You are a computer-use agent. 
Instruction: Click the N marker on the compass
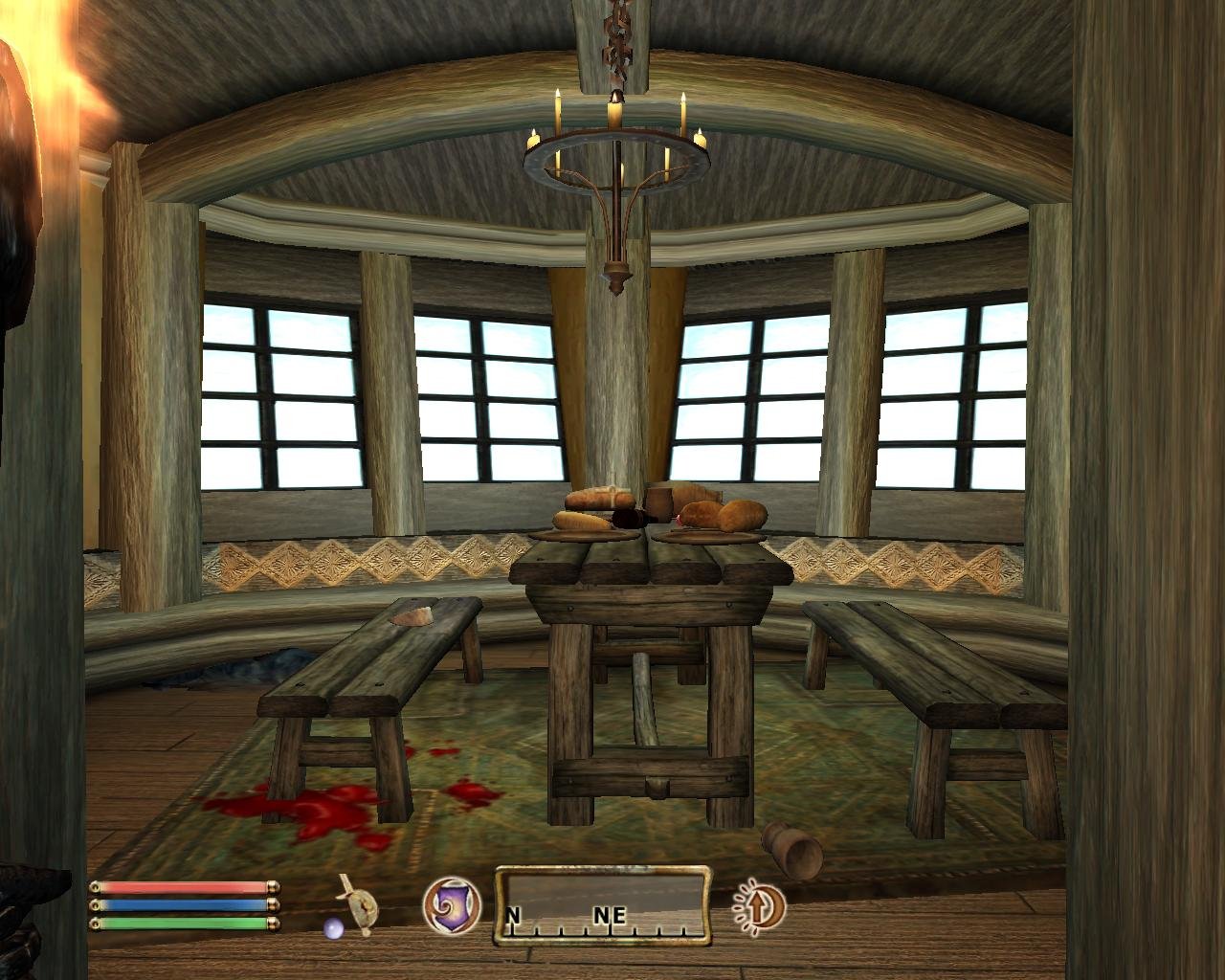(516, 916)
